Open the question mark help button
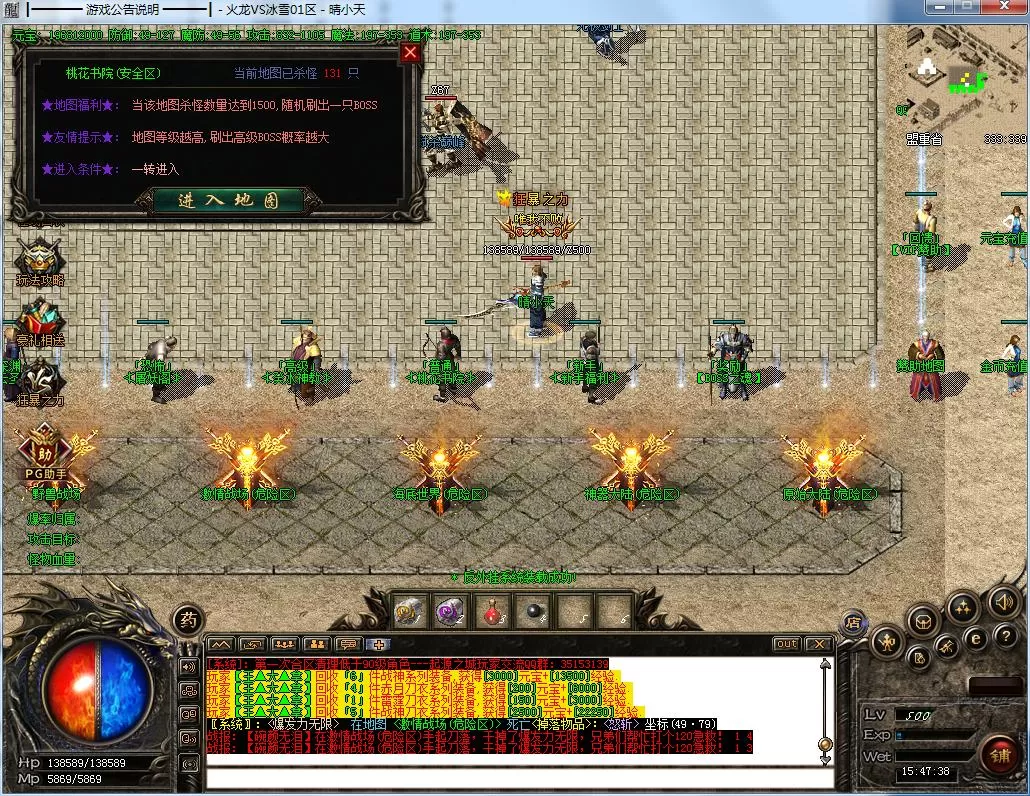Viewport: 1030px width, 796px height. (x=1006, y=637)
